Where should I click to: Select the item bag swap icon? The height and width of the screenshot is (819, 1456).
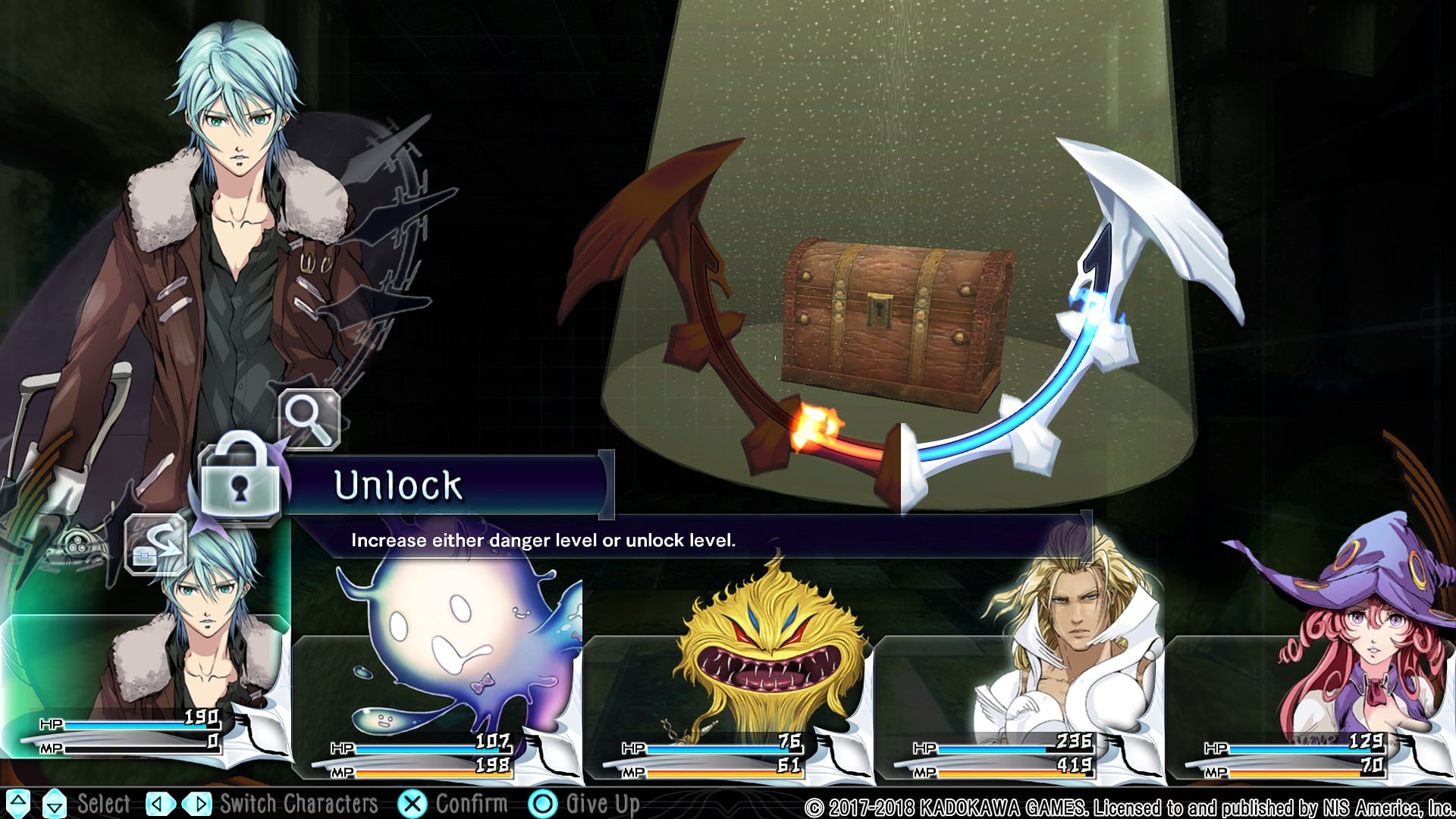point(155,544)
